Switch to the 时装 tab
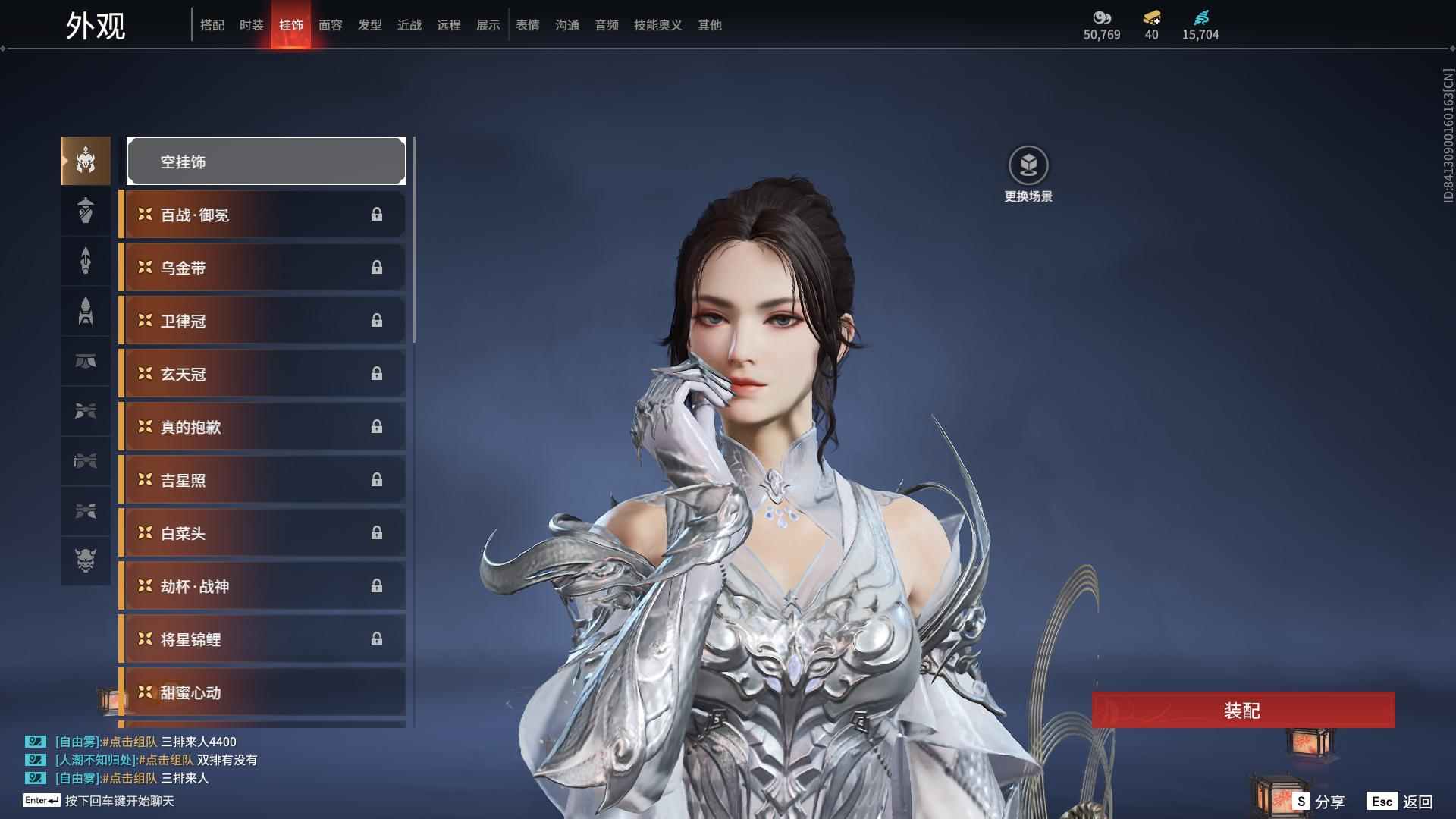The image size is (1456, 819). coord(252,24)
